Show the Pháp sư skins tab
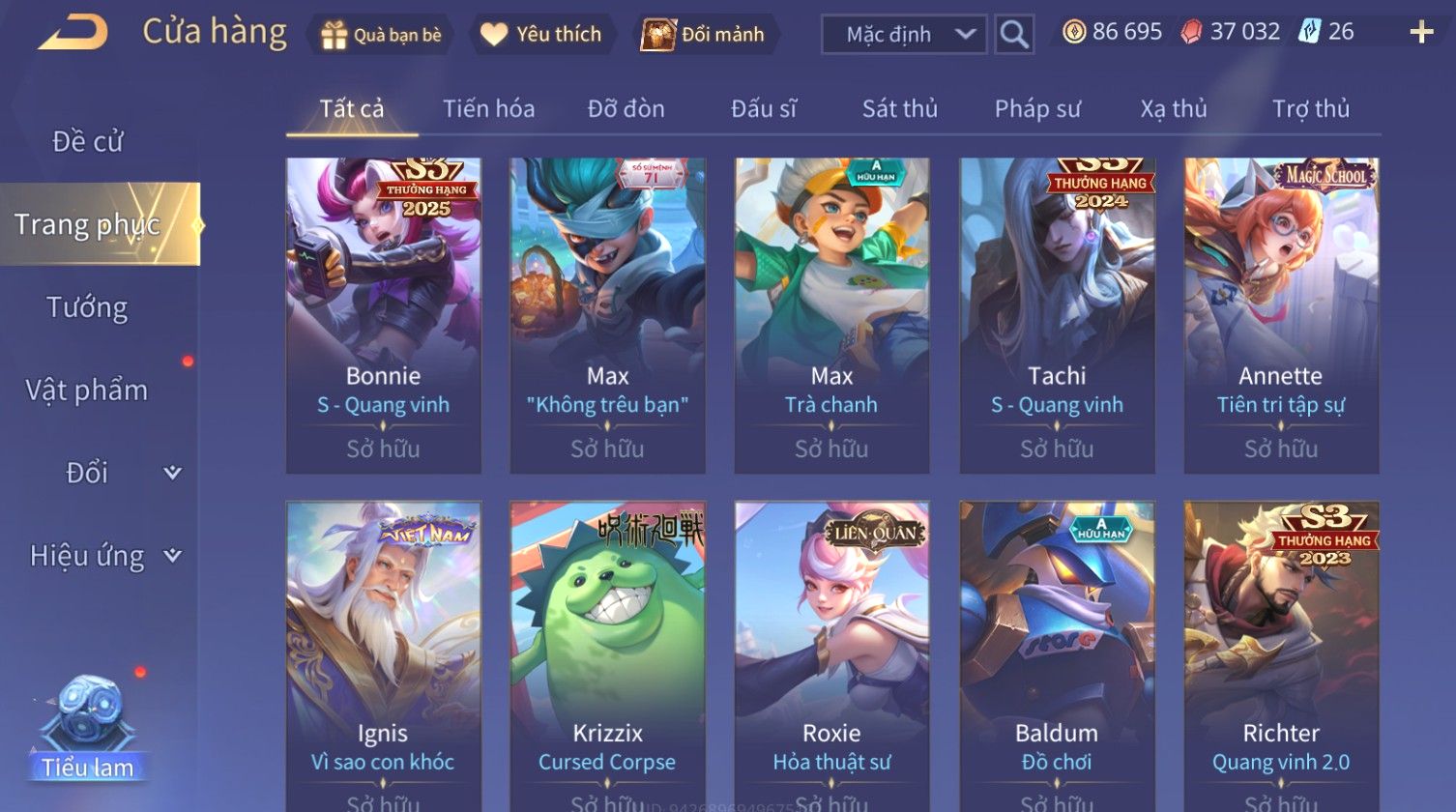 [1036, 109]
